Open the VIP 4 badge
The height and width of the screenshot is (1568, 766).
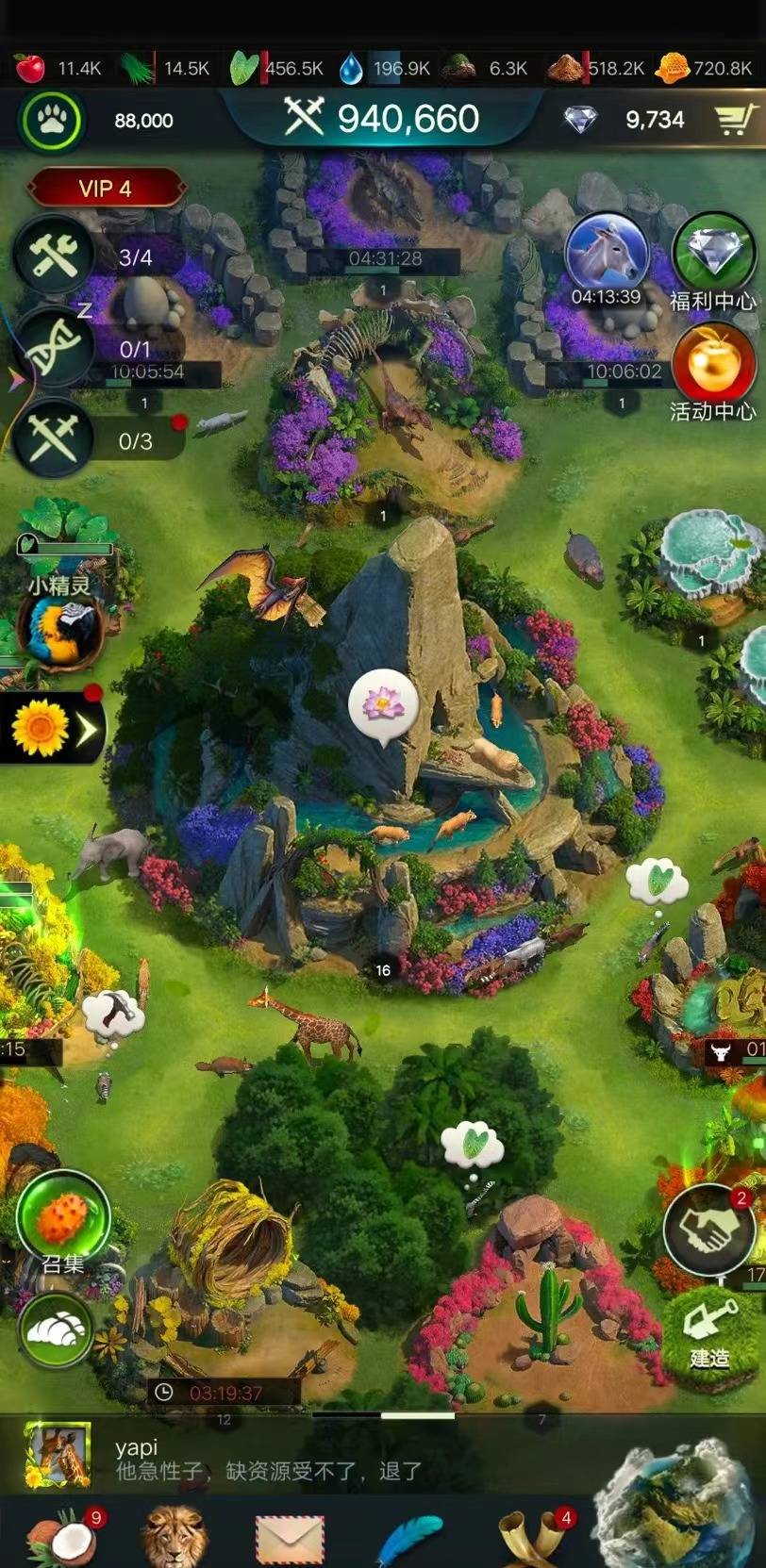tap(106, 189)
